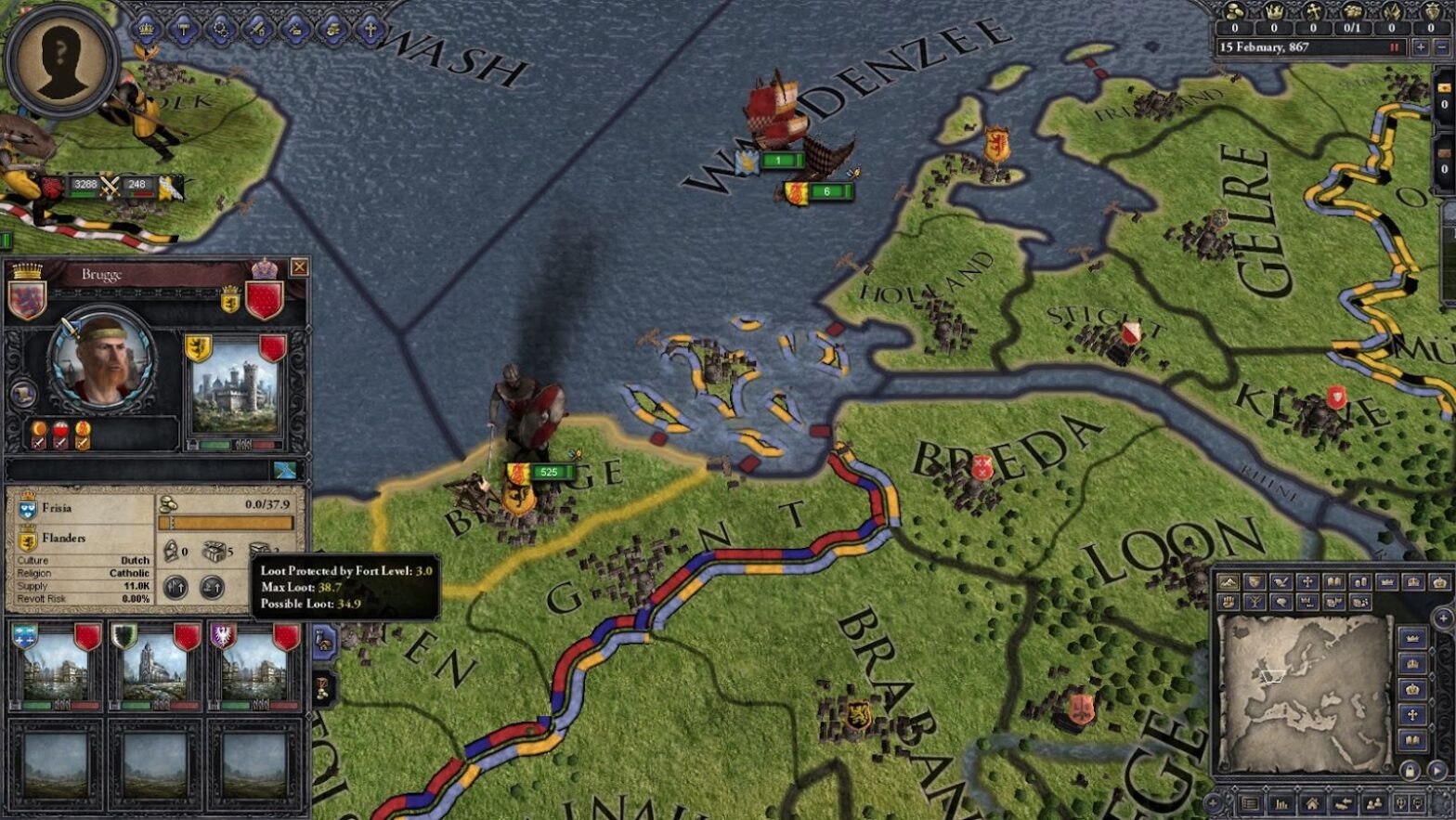The image size is (1456, 820).
Task: Select the army of 525 soldiers near Brugge
Action: click(543, 471)
